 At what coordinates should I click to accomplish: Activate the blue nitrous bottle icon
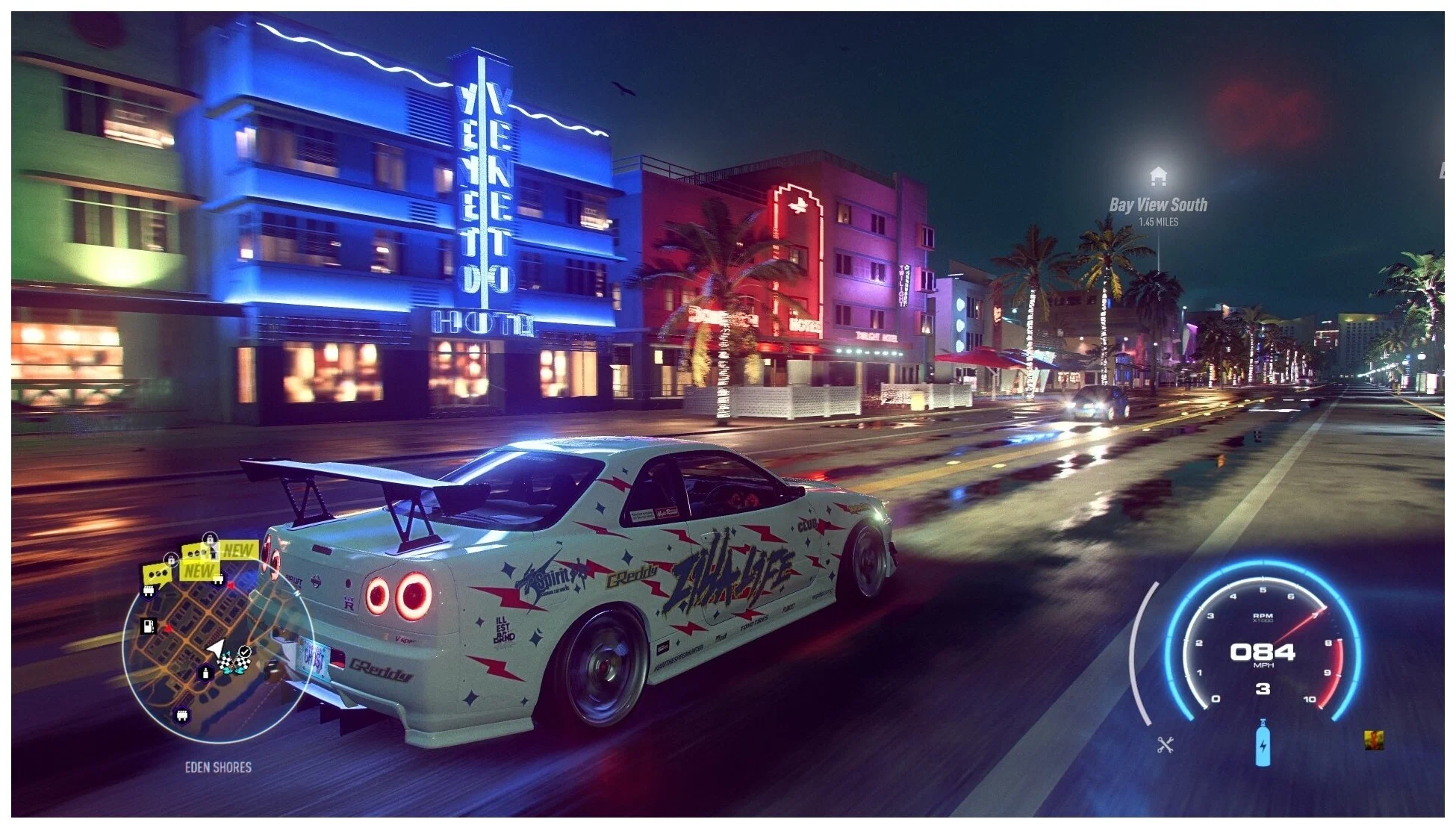click(1263, 744)
